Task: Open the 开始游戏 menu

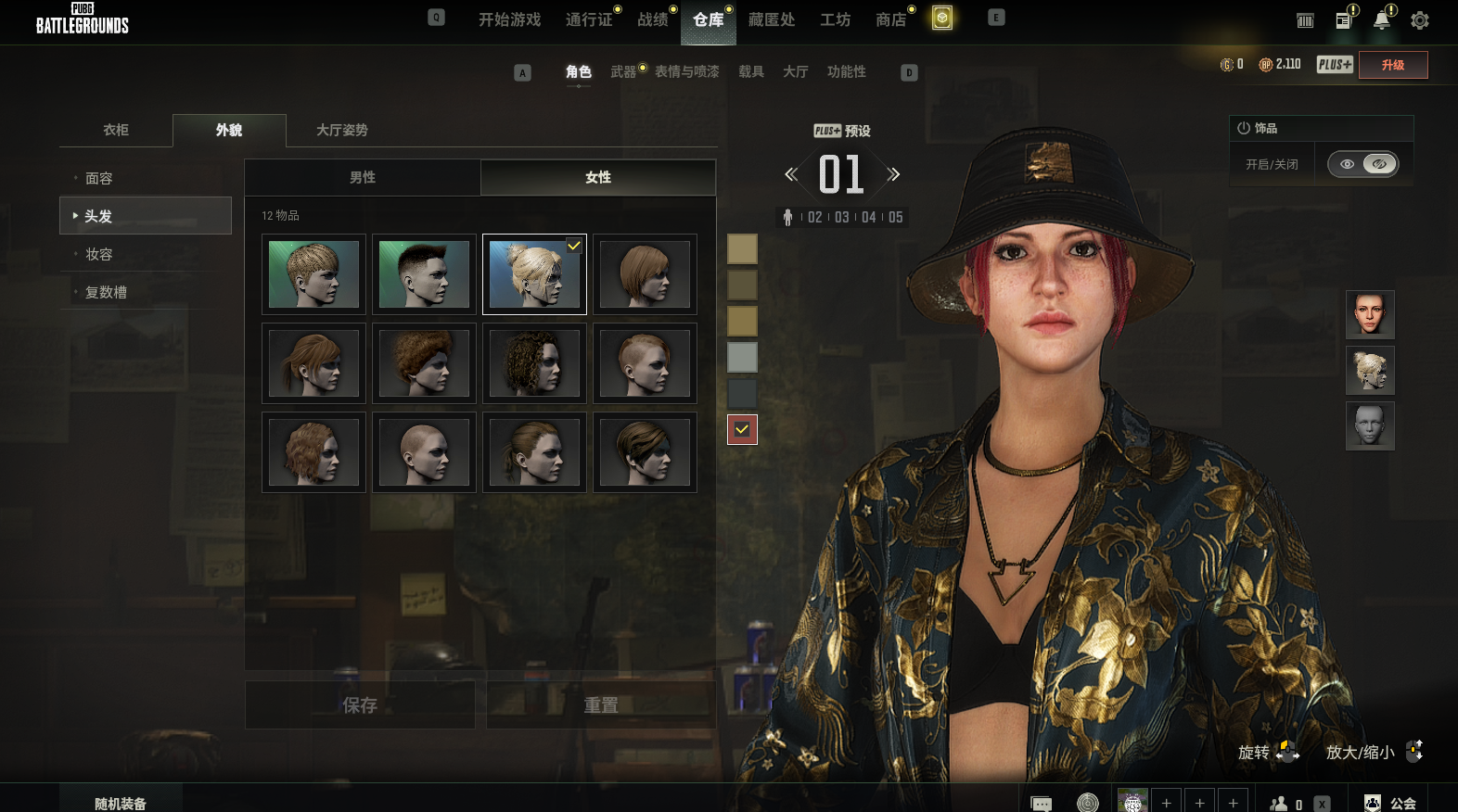Action: (x=509, y=19)
